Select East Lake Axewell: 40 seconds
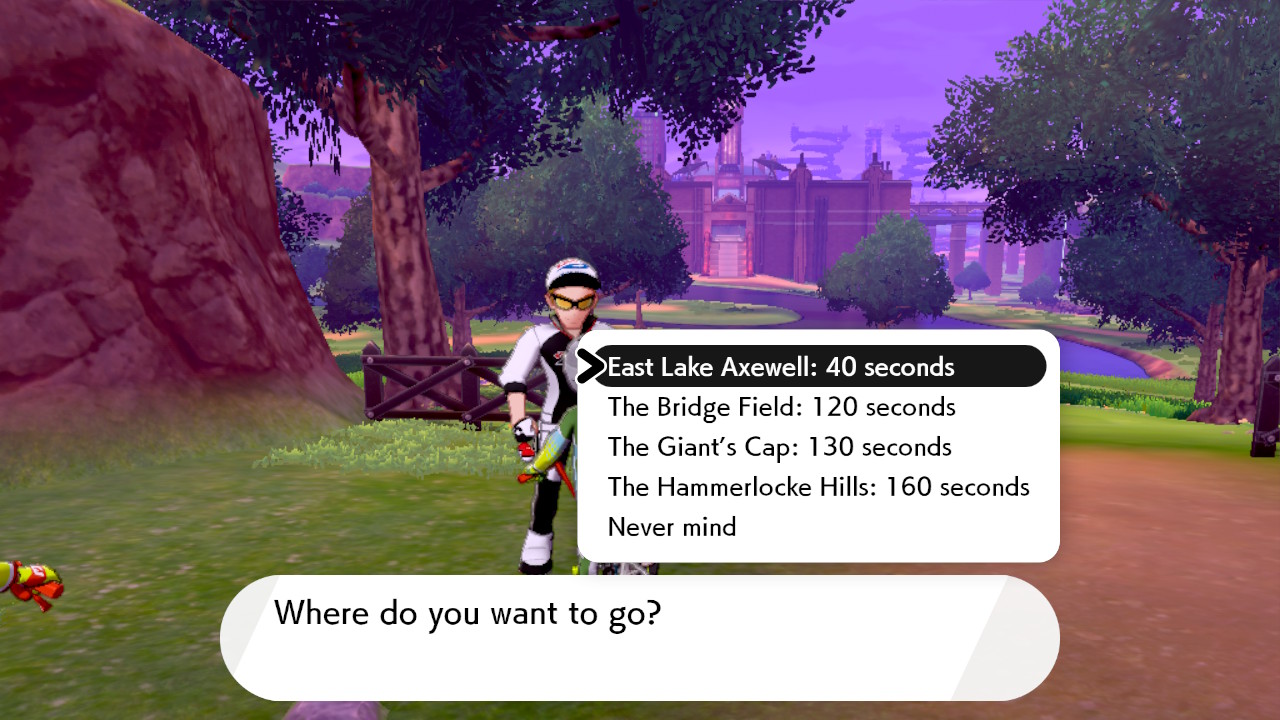 click(x=780, y=367)
